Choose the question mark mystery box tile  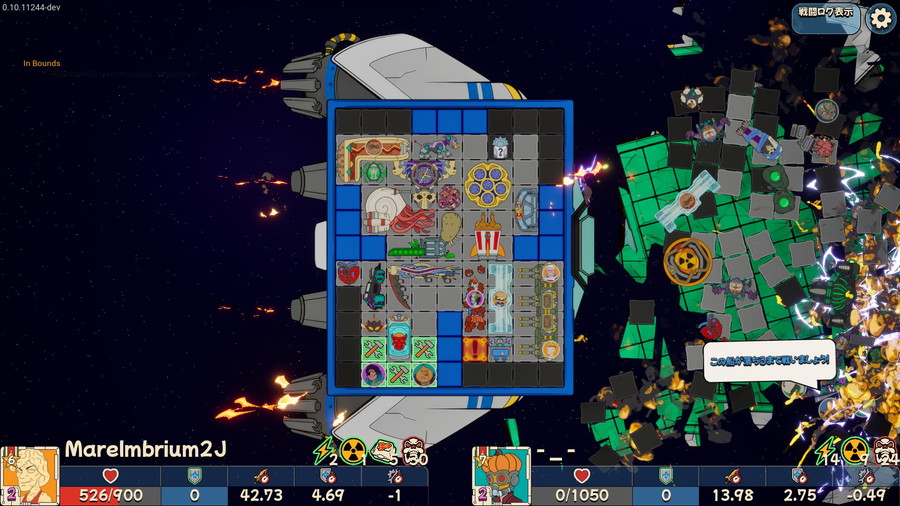[x=501, y=148]
